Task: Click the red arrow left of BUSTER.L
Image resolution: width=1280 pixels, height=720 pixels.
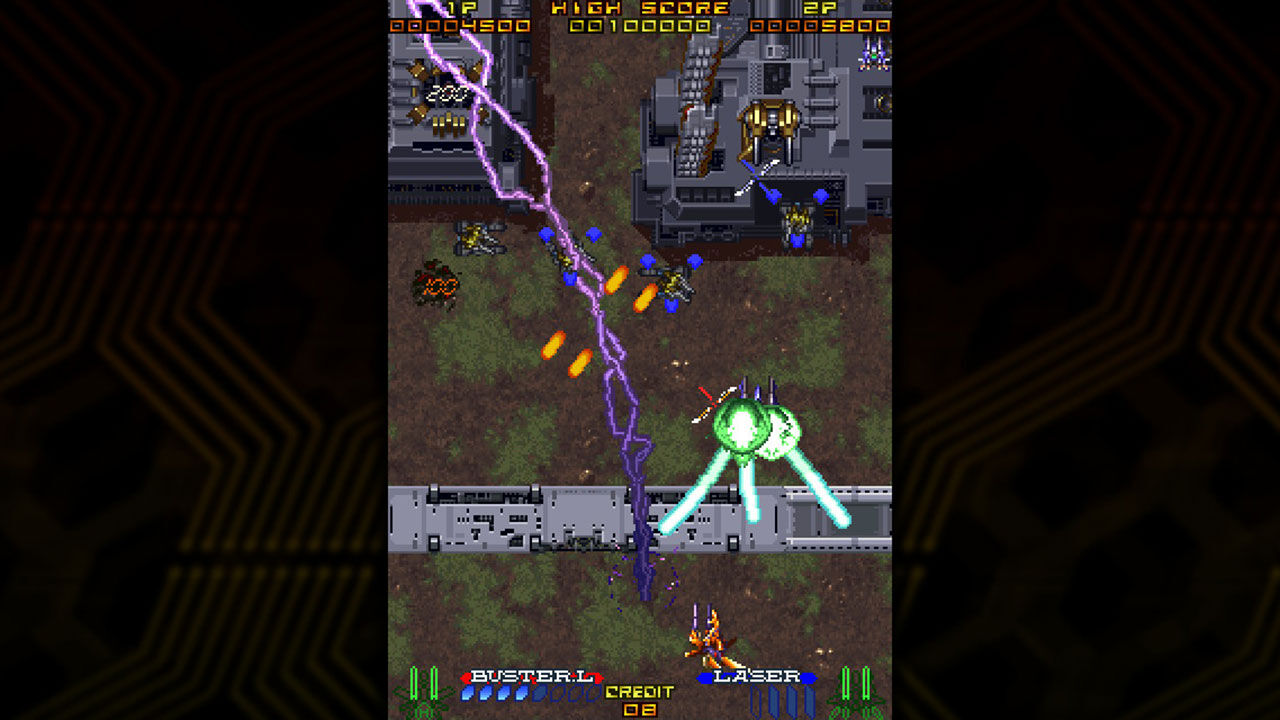Action: (467, 676)
